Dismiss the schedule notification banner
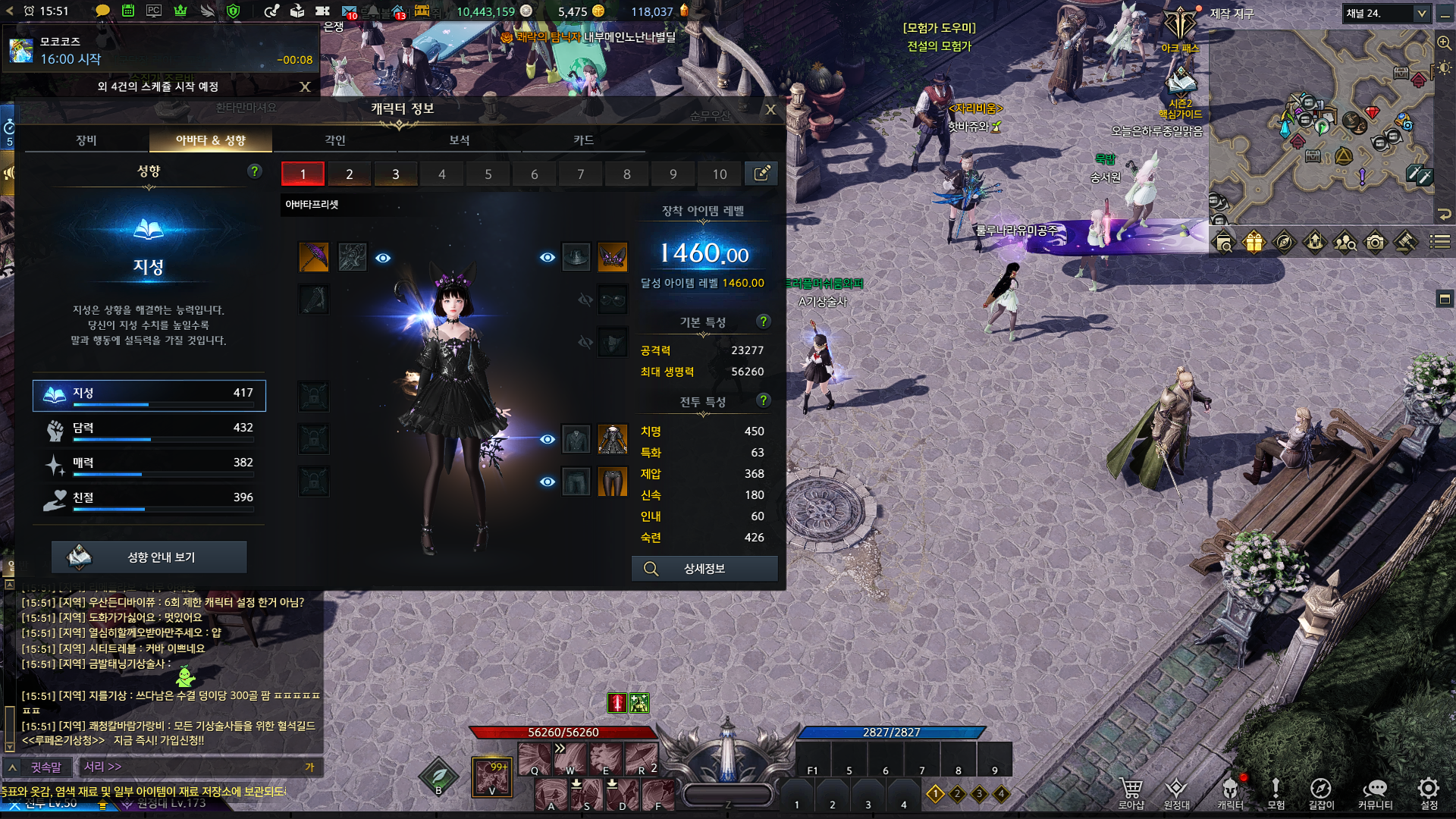 (305, 86)
